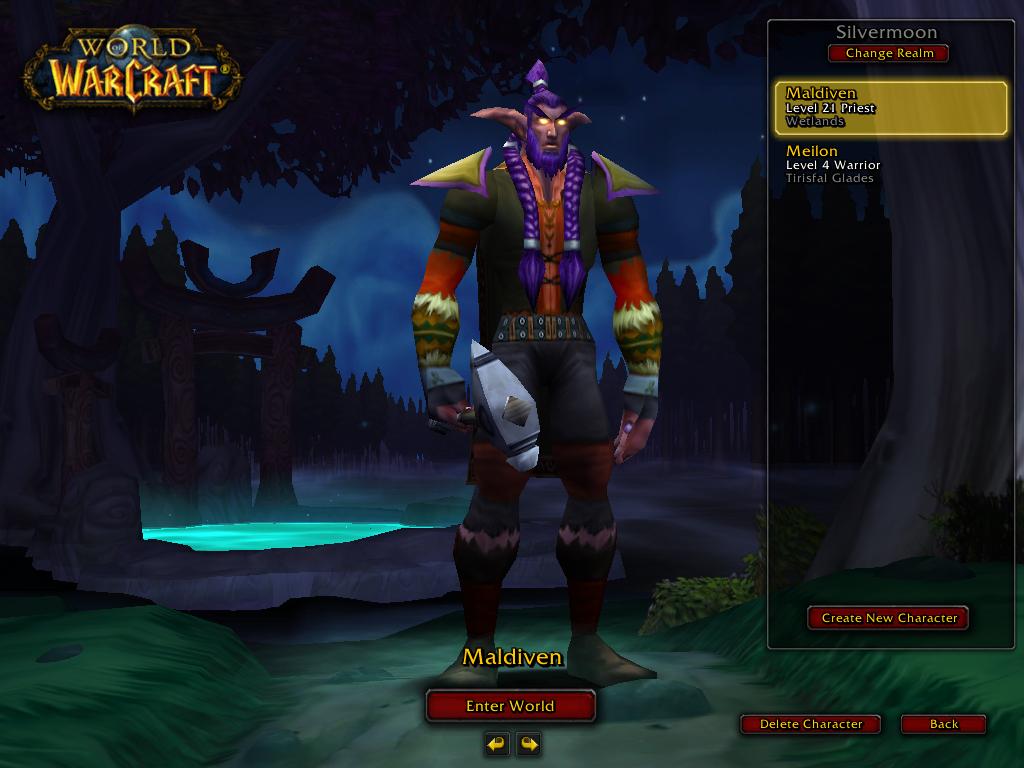1024x768 pixels.
Task: Rotate character with the right arrow button
Action: tap(529, 743)
